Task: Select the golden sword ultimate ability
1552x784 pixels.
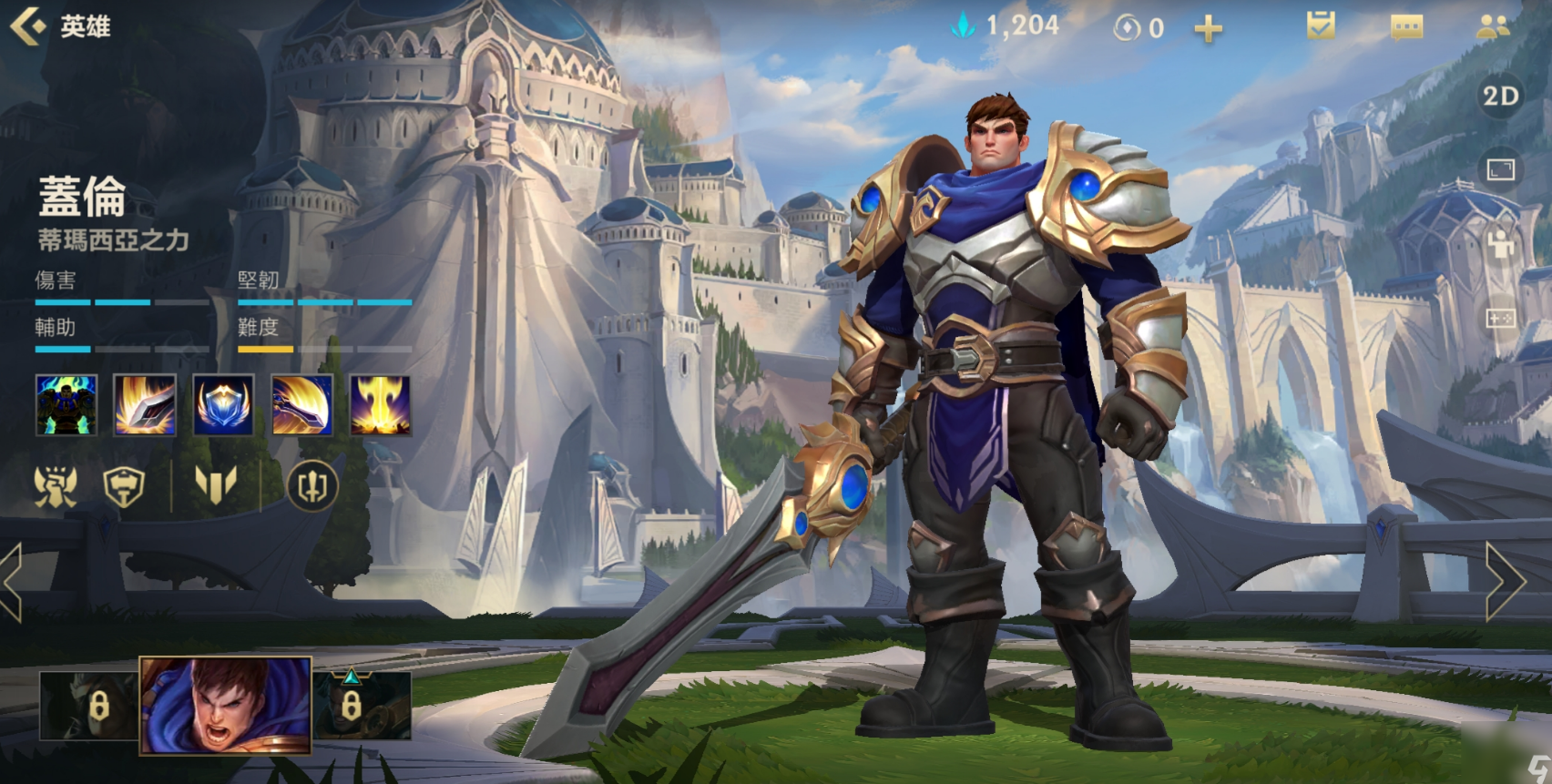Action: pyautogui.click(x=380, y=404)
